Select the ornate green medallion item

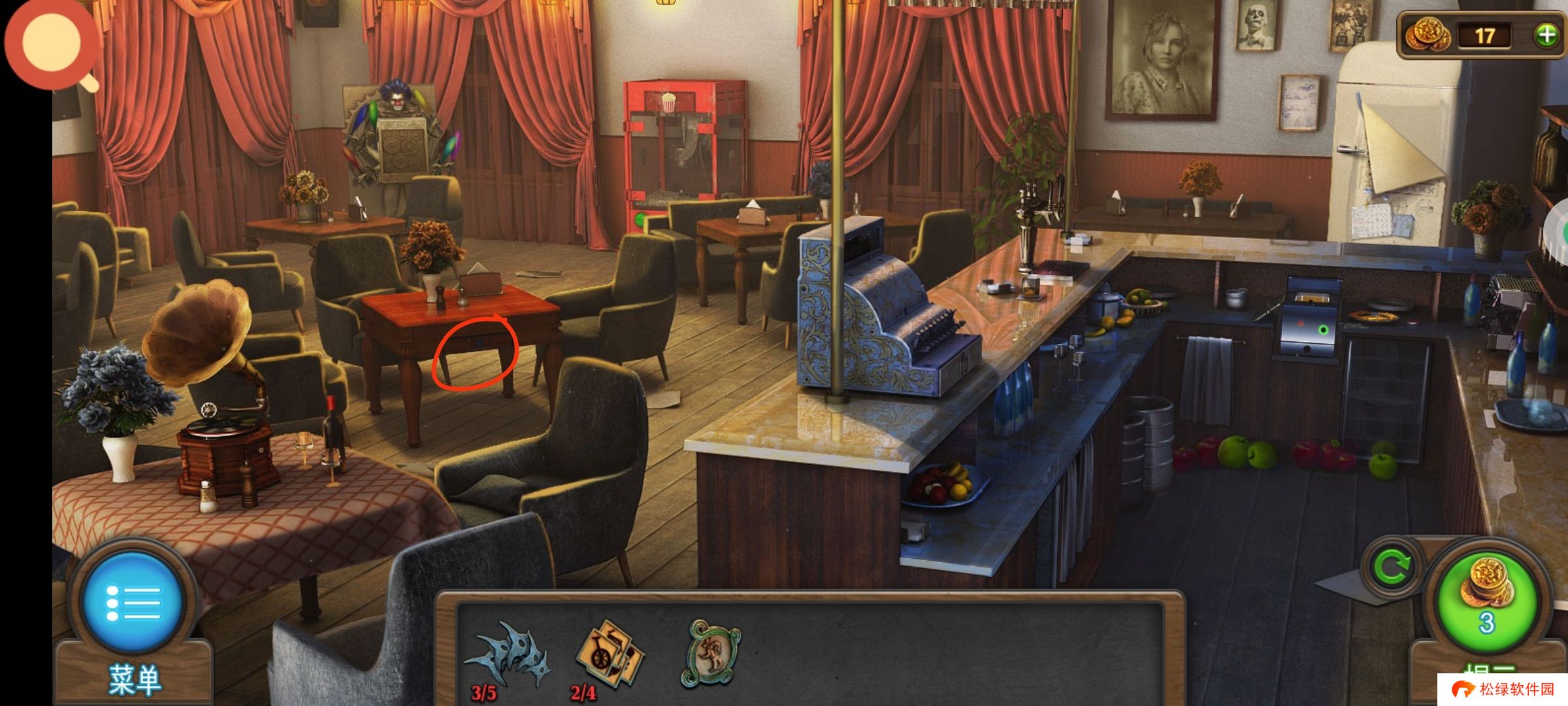point(713,654)
